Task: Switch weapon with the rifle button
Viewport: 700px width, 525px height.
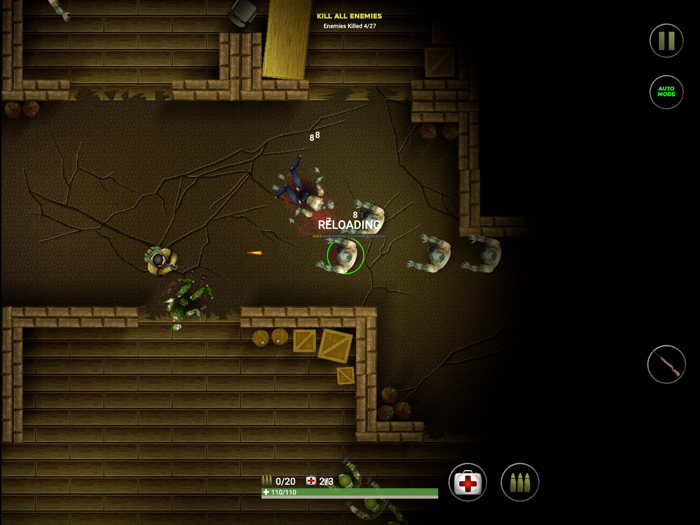Action: click(x=666, y=365)
